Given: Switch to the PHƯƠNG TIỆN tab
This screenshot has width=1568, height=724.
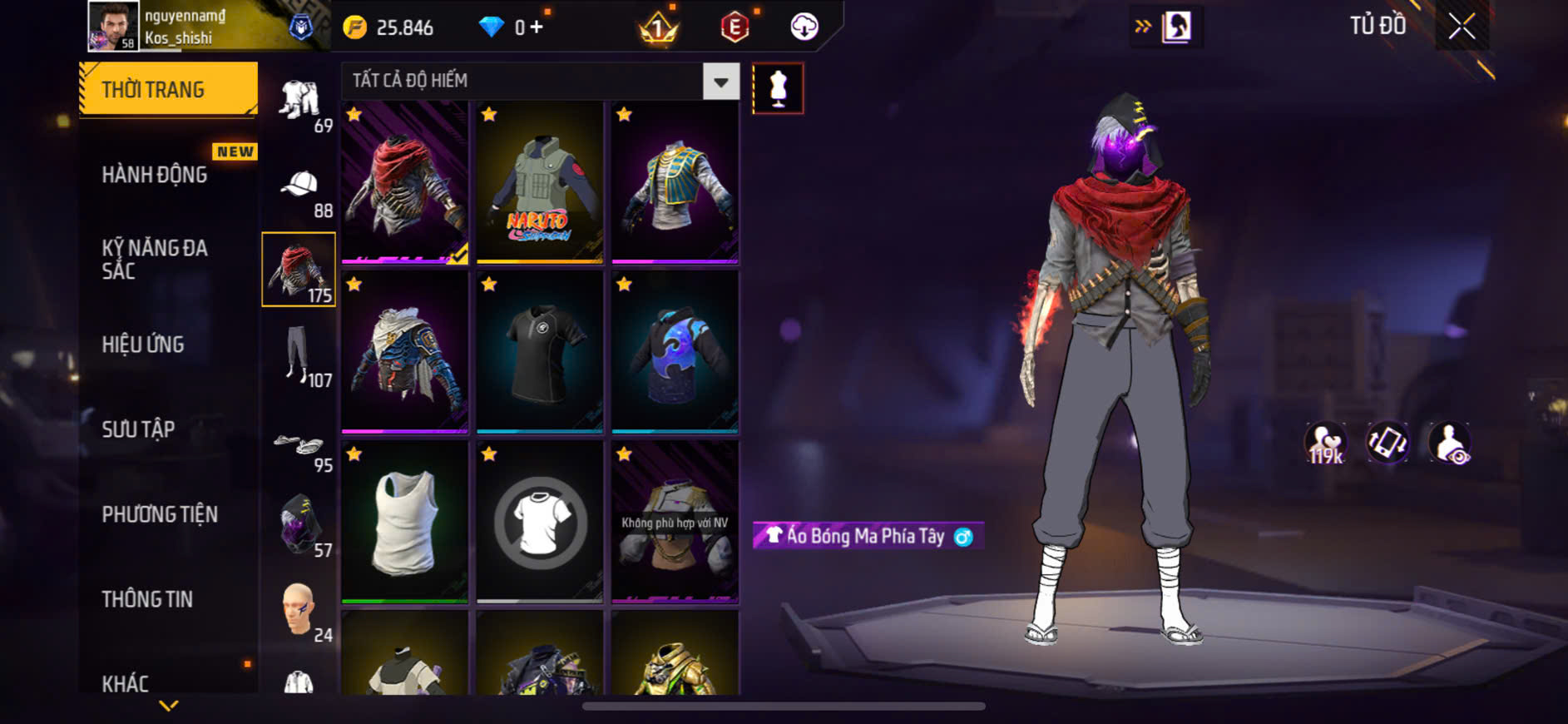Looking at the screenshot, I should 160,514.
